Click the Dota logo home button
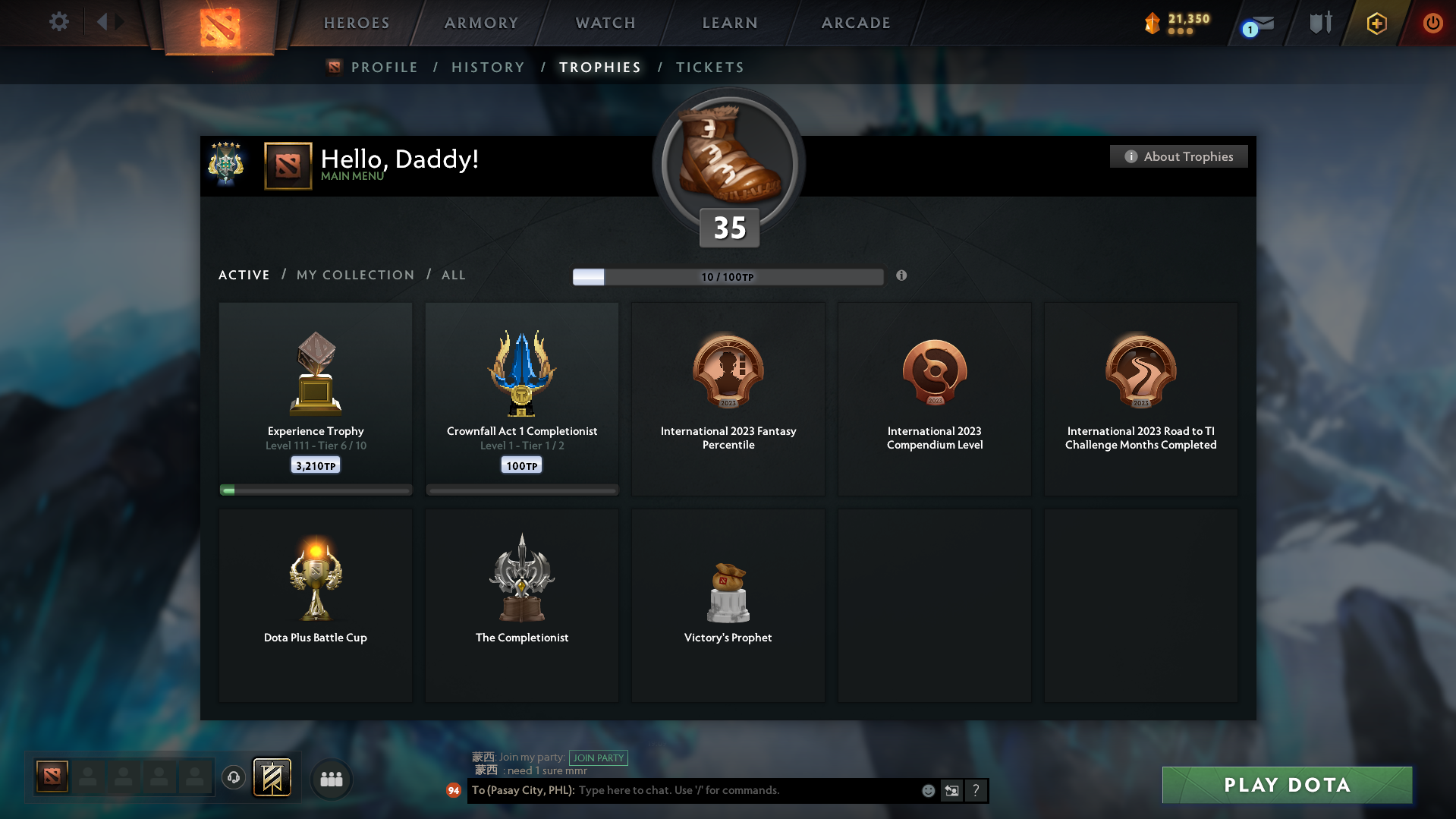The width and height of the screenshot is (1456, 819). pyautogui.click(x=220, y=23)
